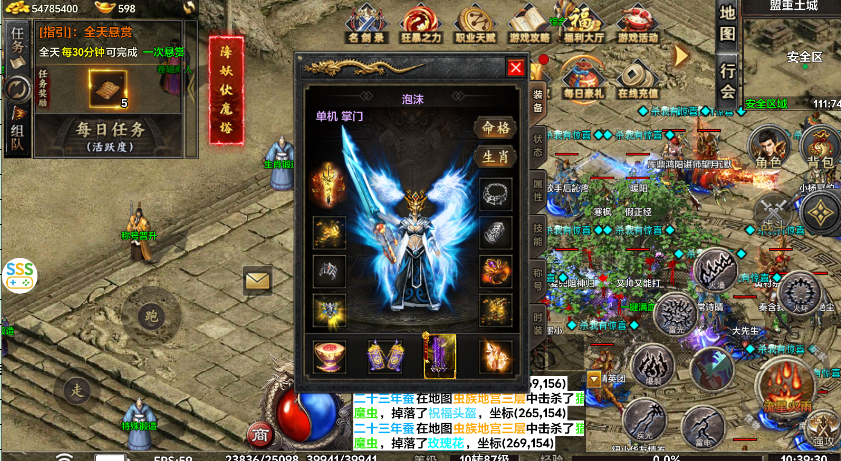The width and height of the screenshot is (841, 461).
Task: Switch to the 状态 (Status) tab
Action: 538,143
